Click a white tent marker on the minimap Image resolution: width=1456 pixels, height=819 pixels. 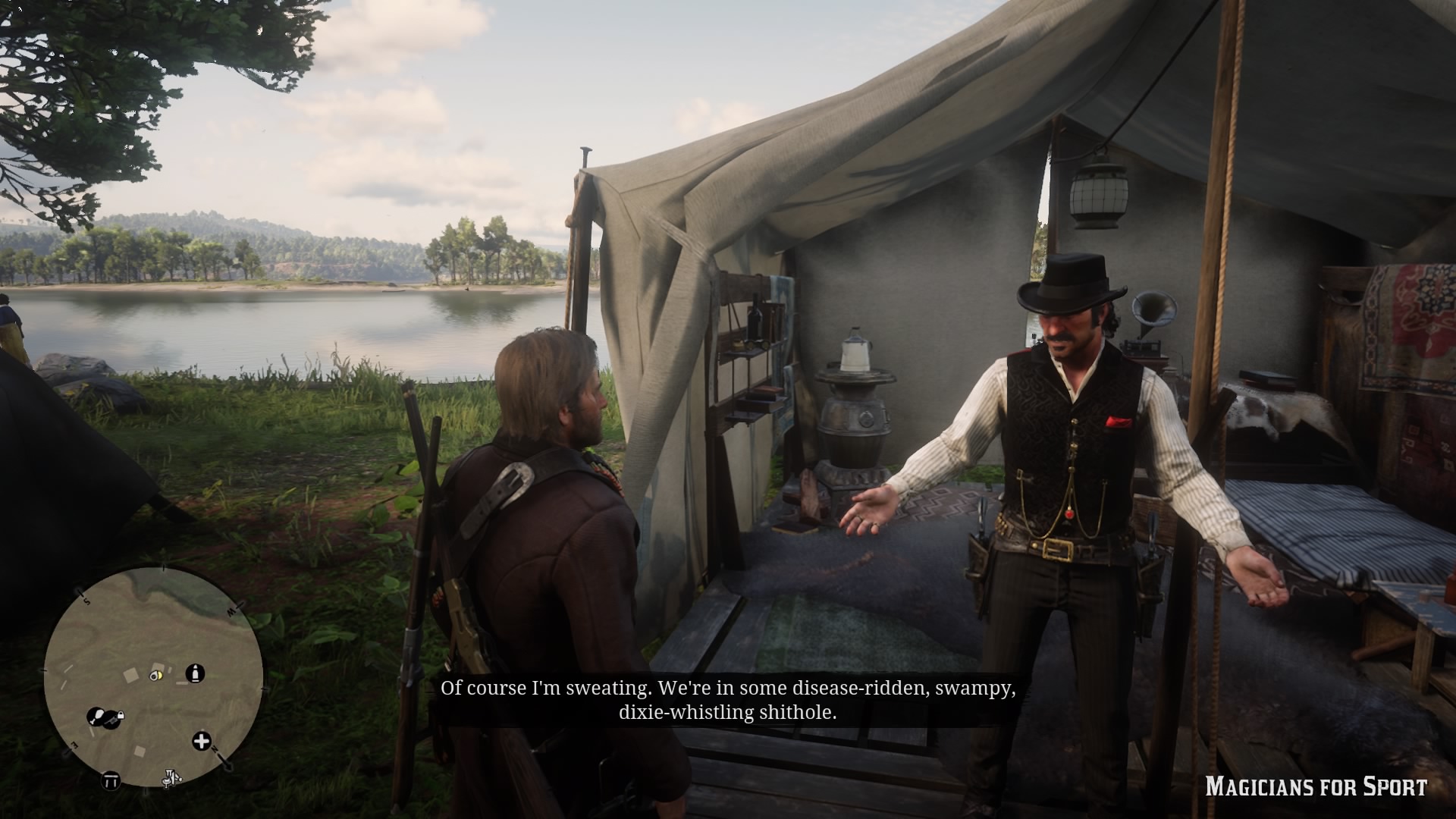[x=130, y=676]
